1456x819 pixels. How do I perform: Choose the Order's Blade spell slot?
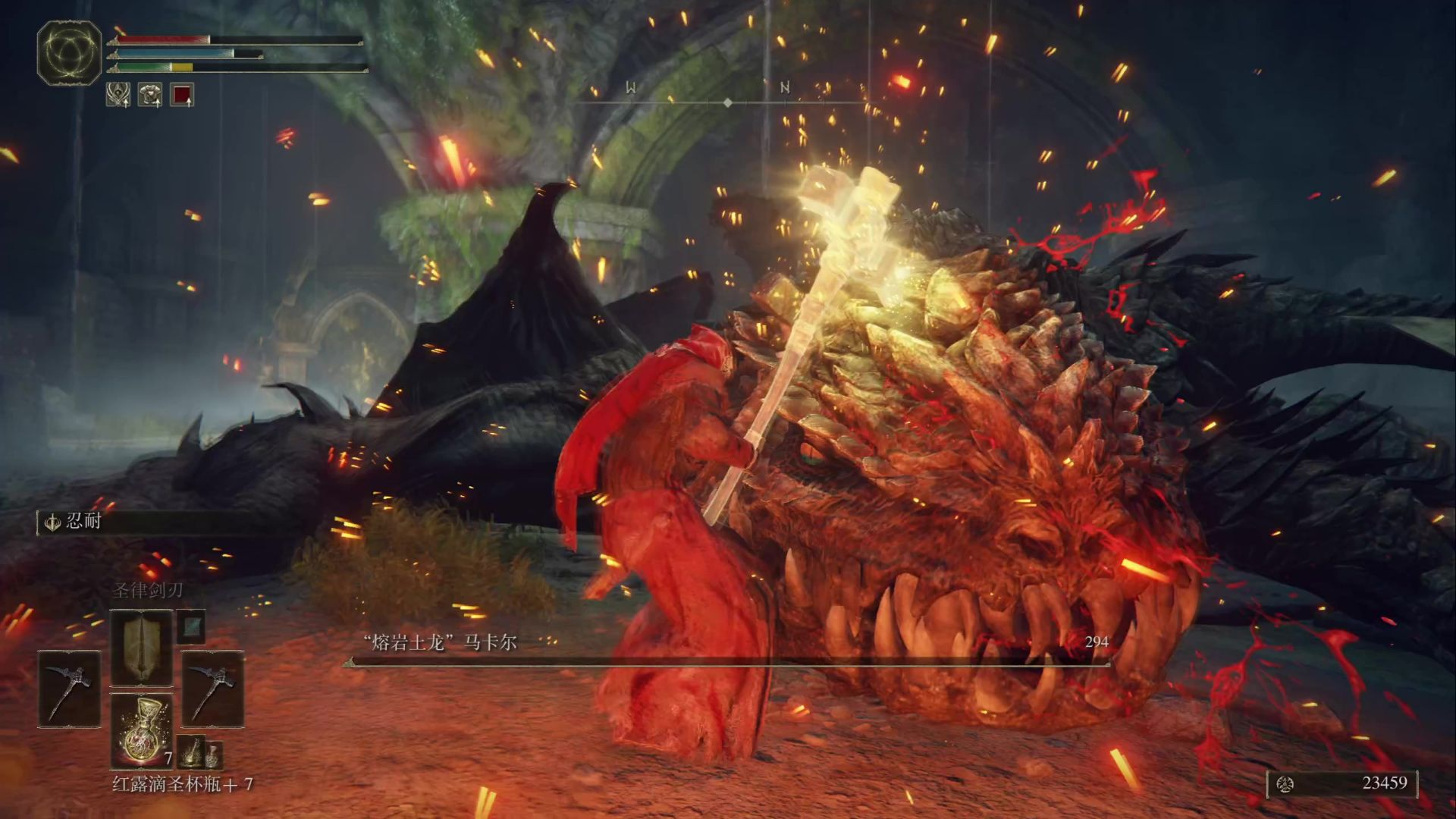142,648
